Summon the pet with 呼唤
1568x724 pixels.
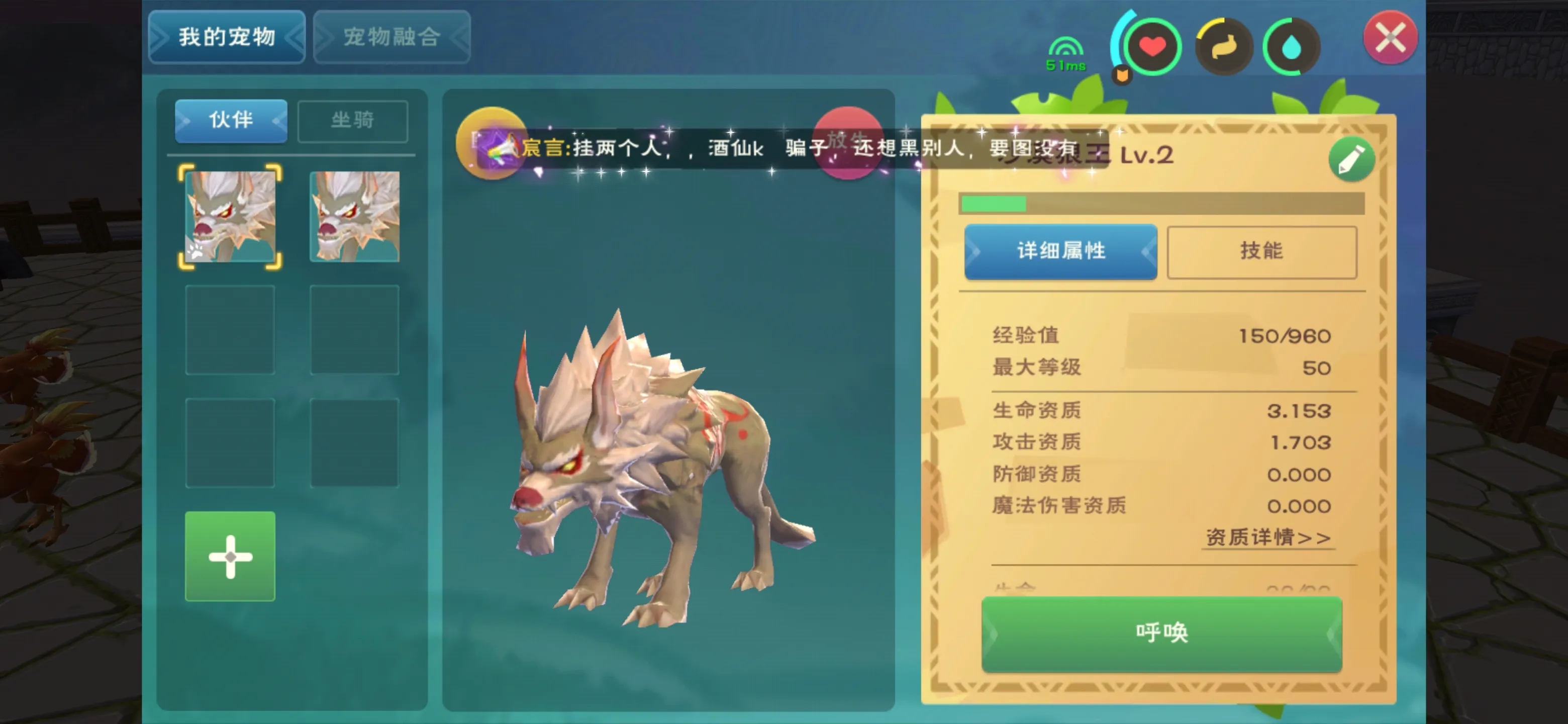click(1161, 633)
